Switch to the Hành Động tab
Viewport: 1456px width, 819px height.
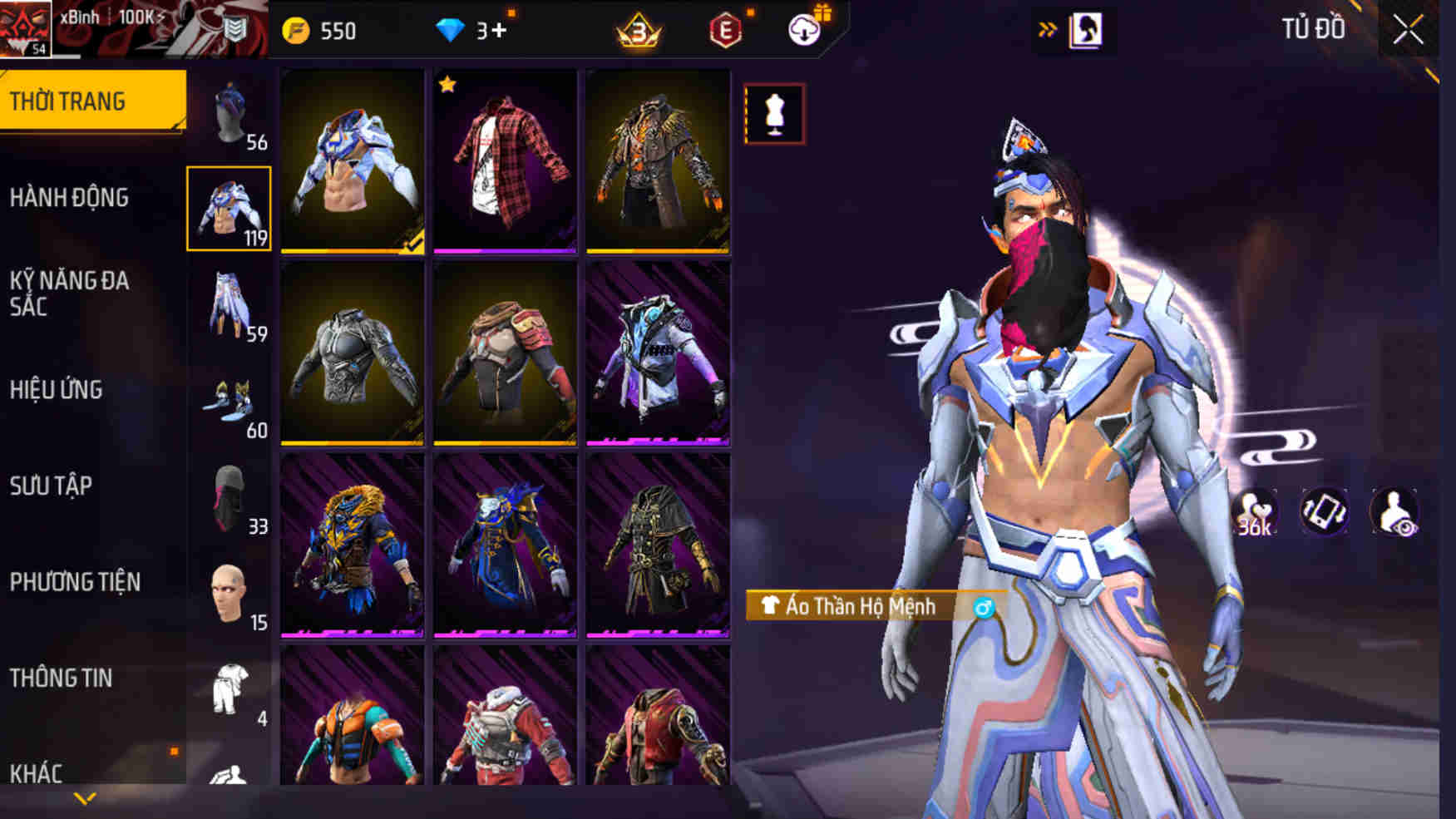[x=70, y=198]
